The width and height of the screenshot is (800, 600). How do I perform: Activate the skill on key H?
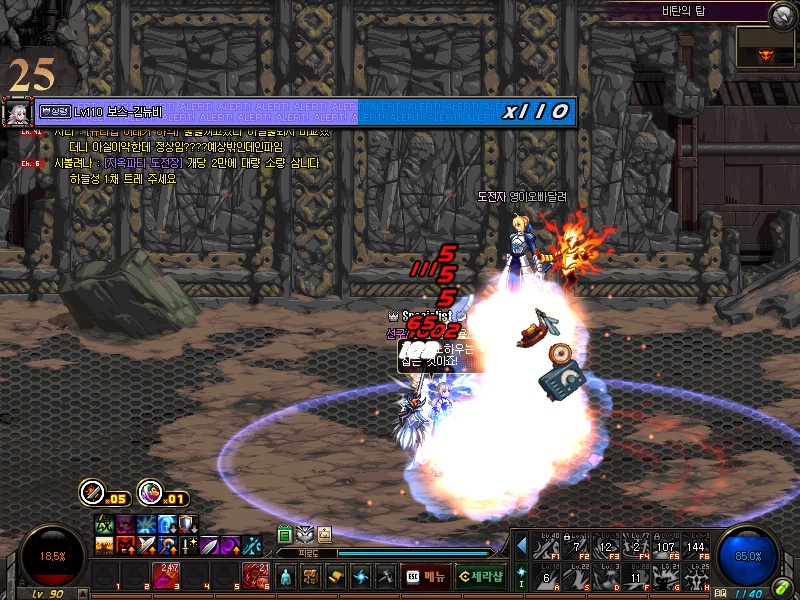(x=695, y=576)
